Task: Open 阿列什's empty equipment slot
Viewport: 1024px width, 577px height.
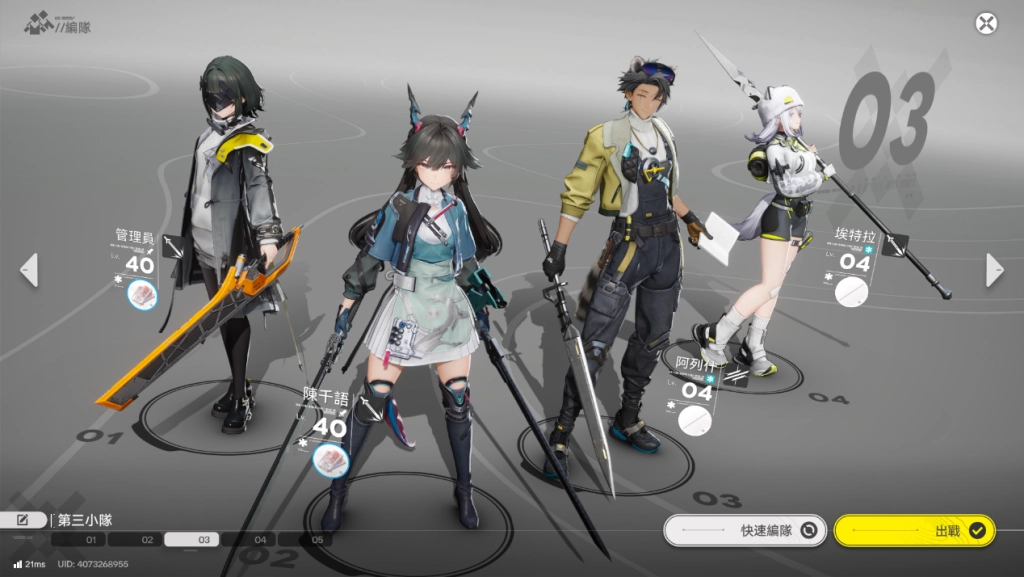Action: [x=695, y=420]
